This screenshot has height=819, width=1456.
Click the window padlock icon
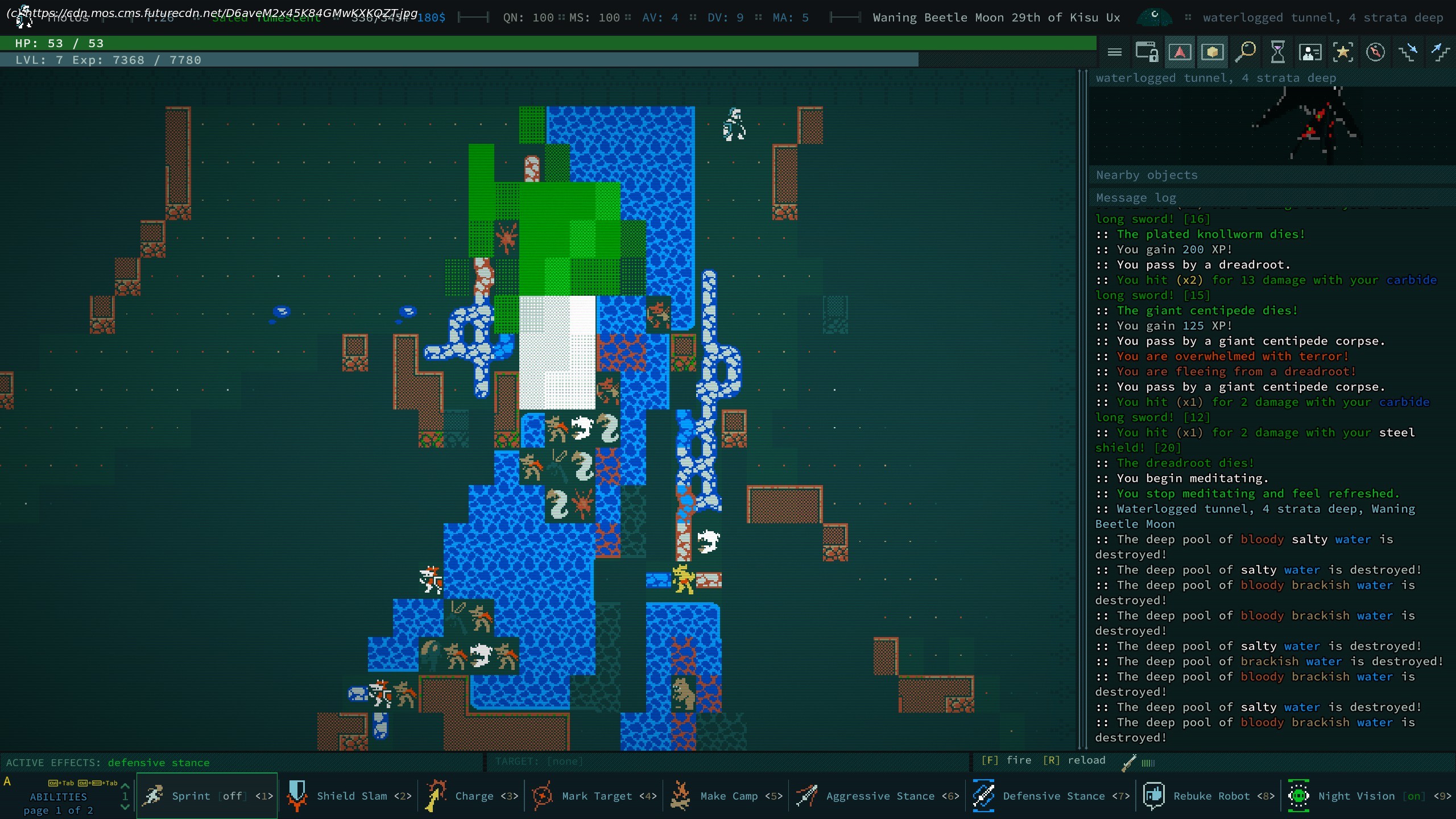tap(1147, 52)
